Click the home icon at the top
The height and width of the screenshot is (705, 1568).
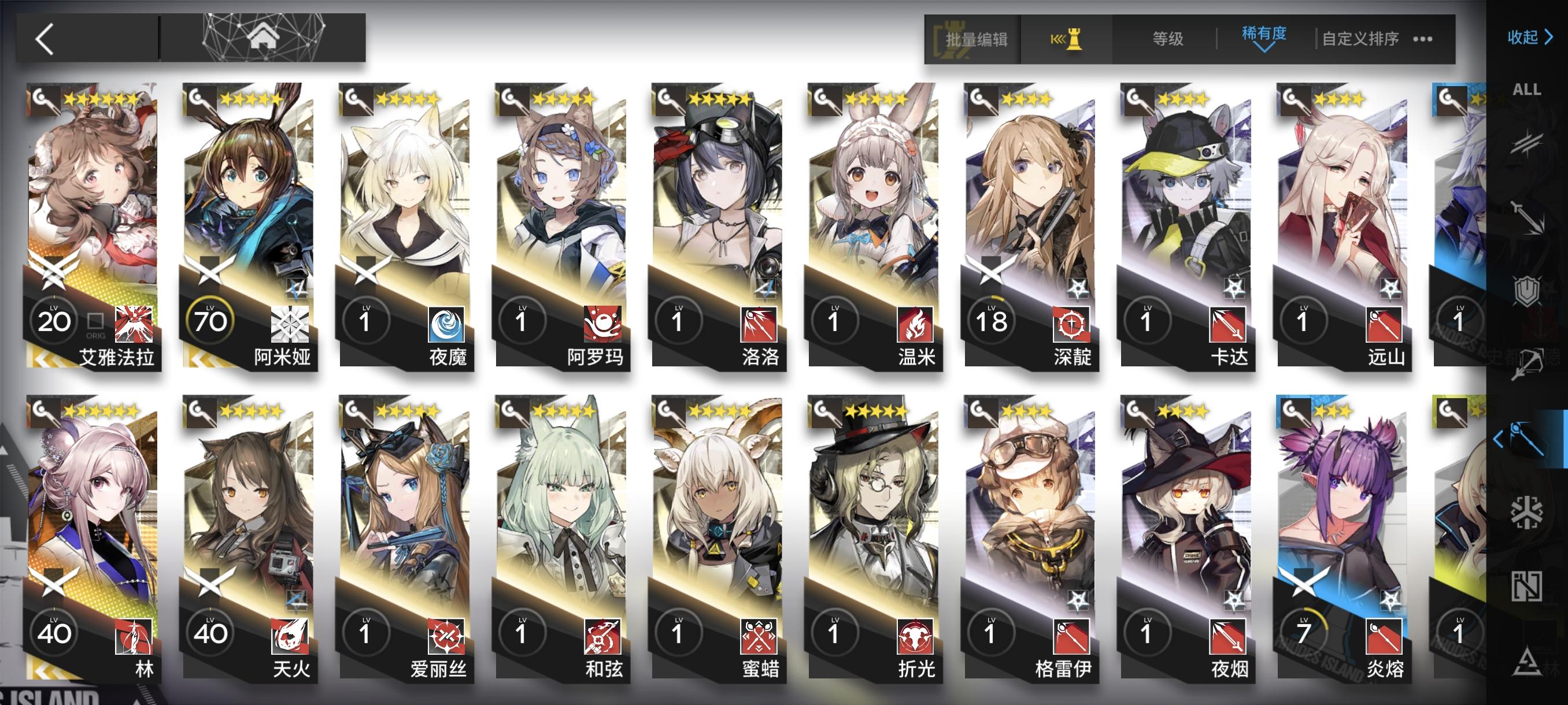262,38
